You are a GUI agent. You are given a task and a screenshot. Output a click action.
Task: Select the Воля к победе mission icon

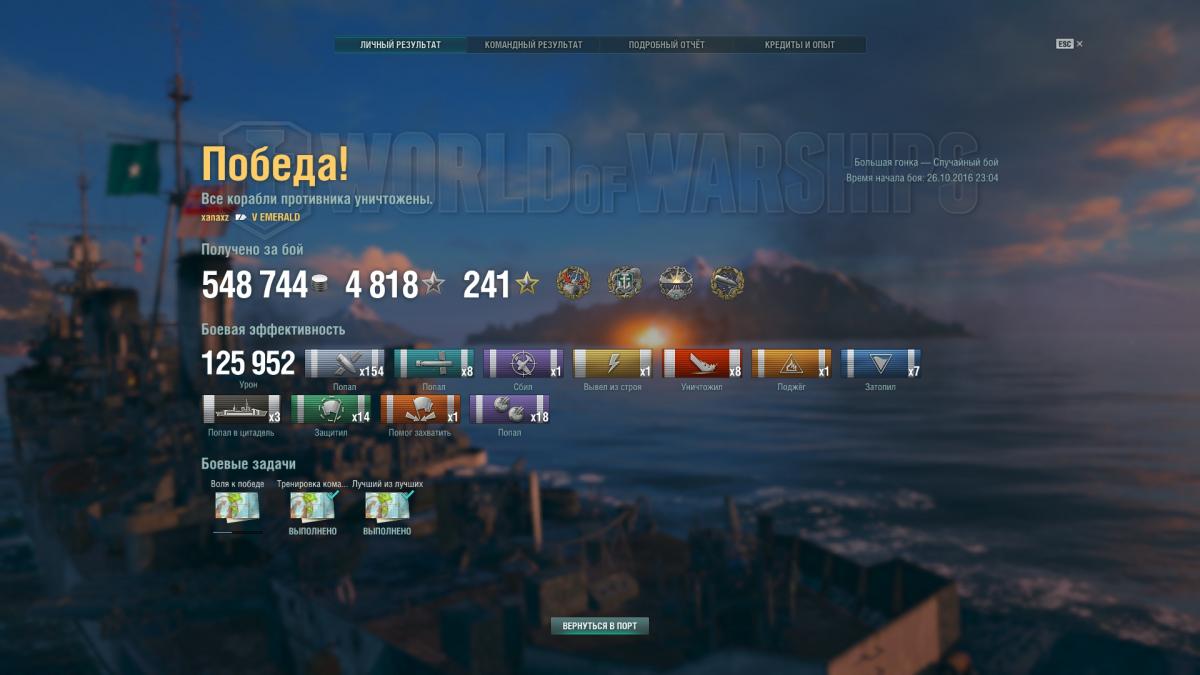(238, 506)
